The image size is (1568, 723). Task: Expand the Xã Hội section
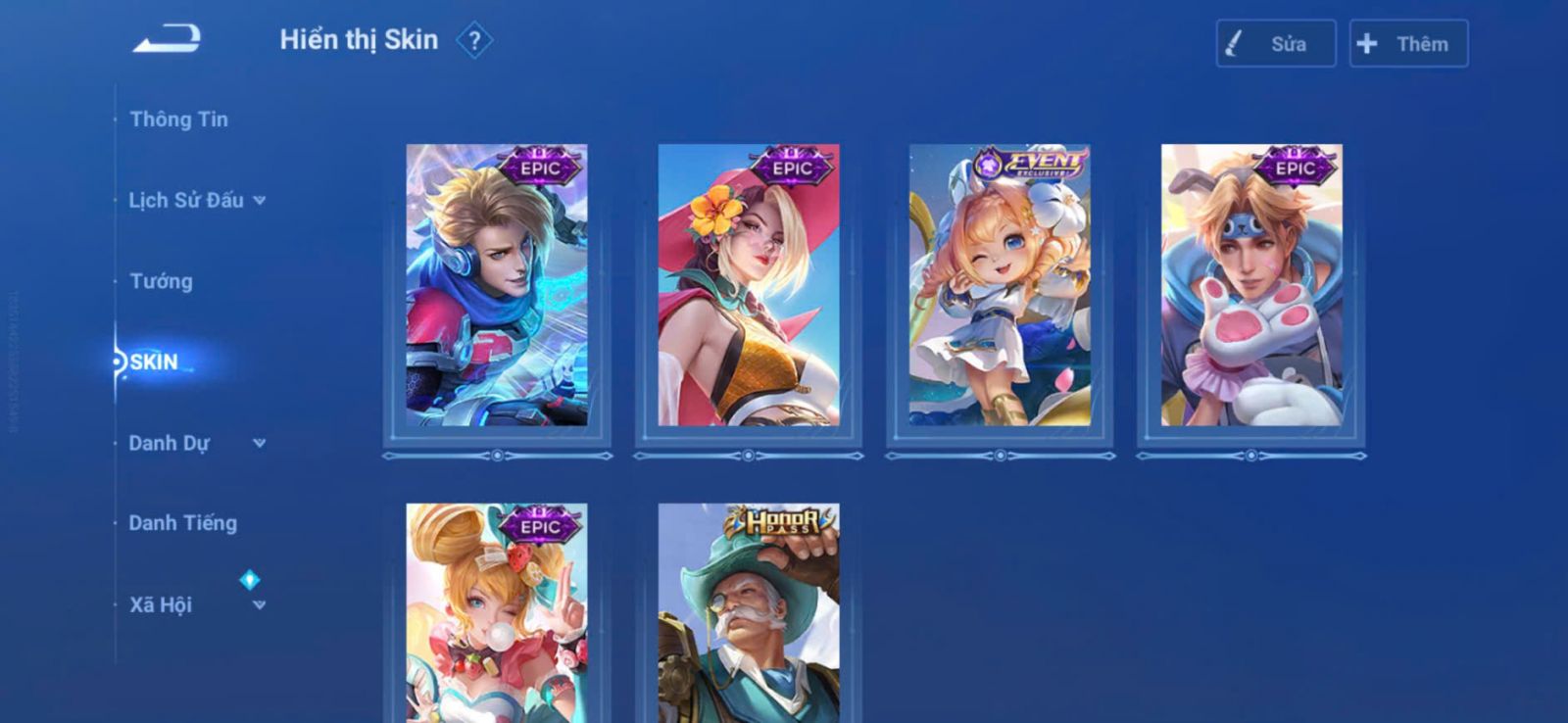[x=196, y=605]
